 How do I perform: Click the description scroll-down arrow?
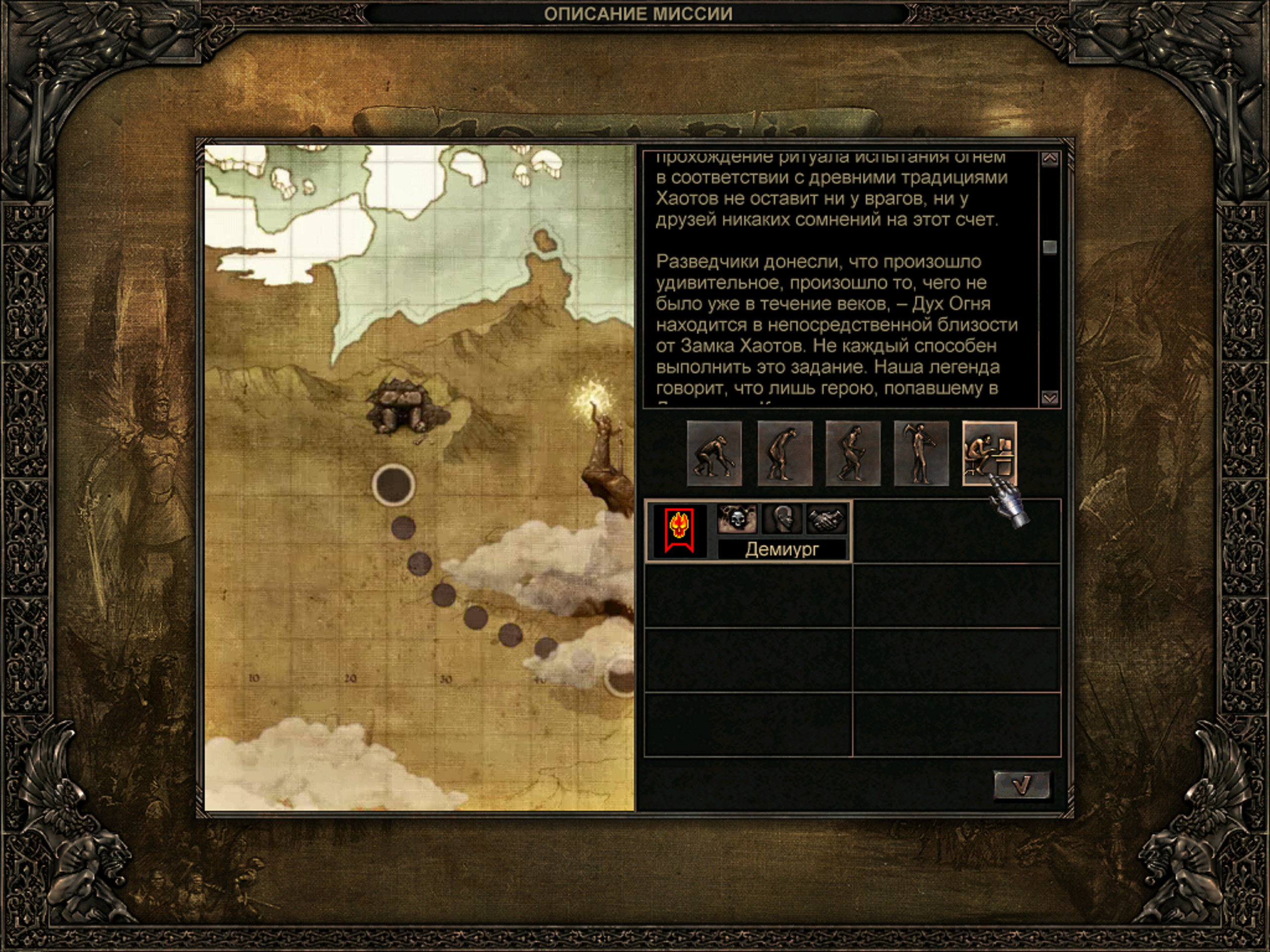tap(1050, 397)
